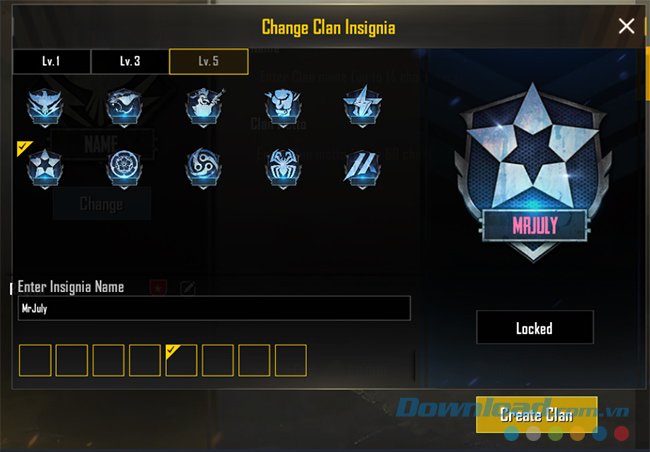Pick the double slash insignia

360,167
